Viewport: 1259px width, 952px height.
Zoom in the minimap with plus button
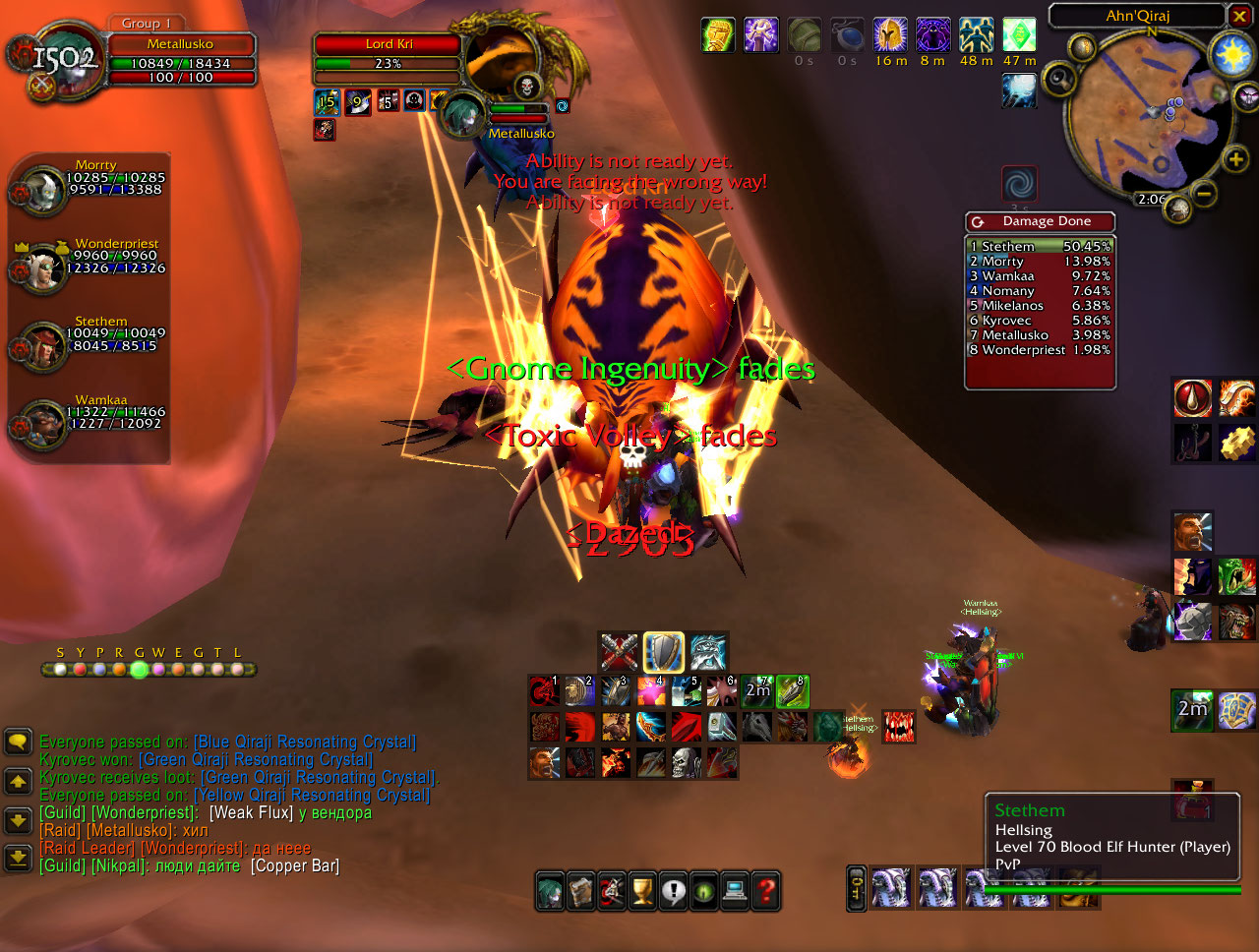click(x=1235, y=159)
